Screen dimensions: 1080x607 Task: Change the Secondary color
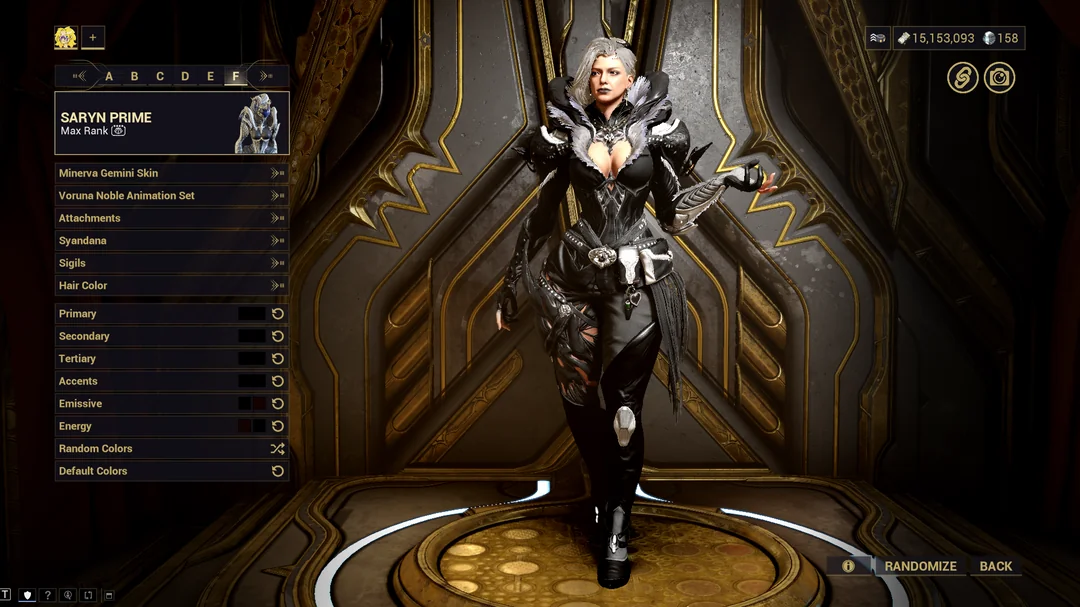252,337
